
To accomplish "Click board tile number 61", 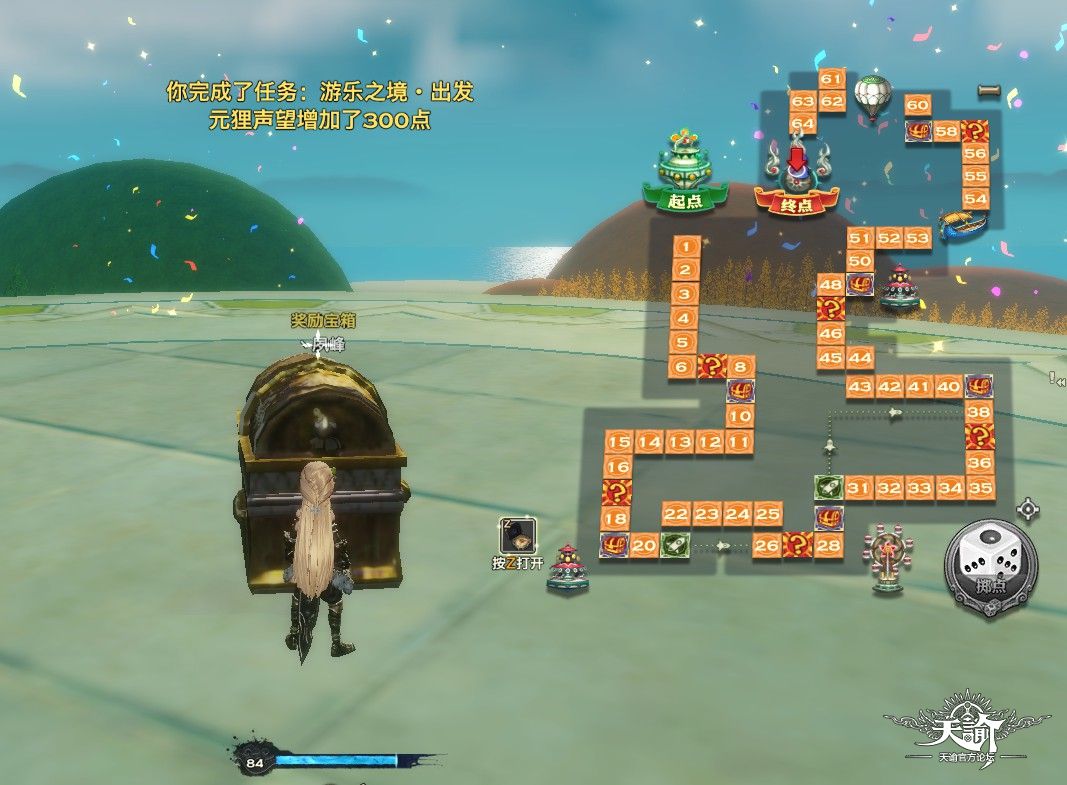I will [x=831, y=79].
